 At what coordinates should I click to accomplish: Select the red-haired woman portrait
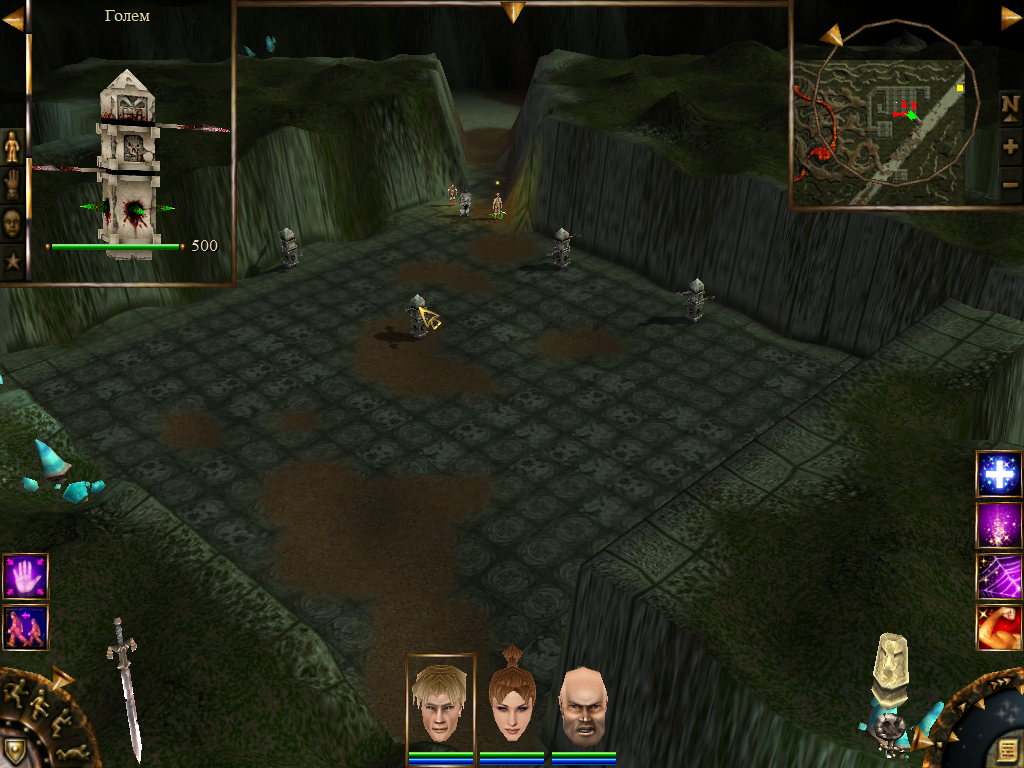coord(511,701)
